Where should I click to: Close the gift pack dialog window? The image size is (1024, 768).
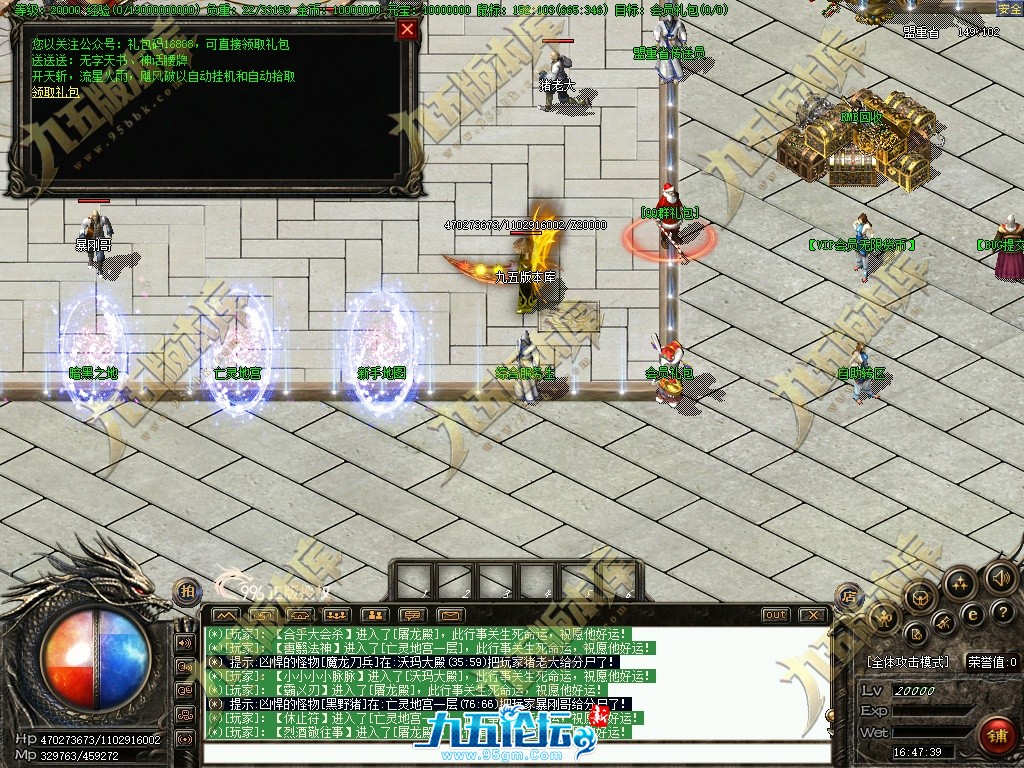click(x=406, y=29)
